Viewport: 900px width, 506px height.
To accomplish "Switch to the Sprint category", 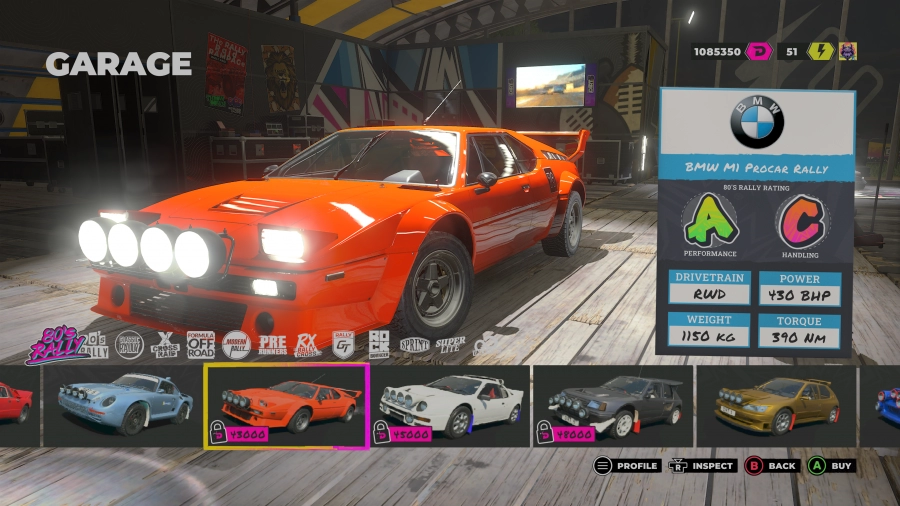I will click(x=414, y=345).
